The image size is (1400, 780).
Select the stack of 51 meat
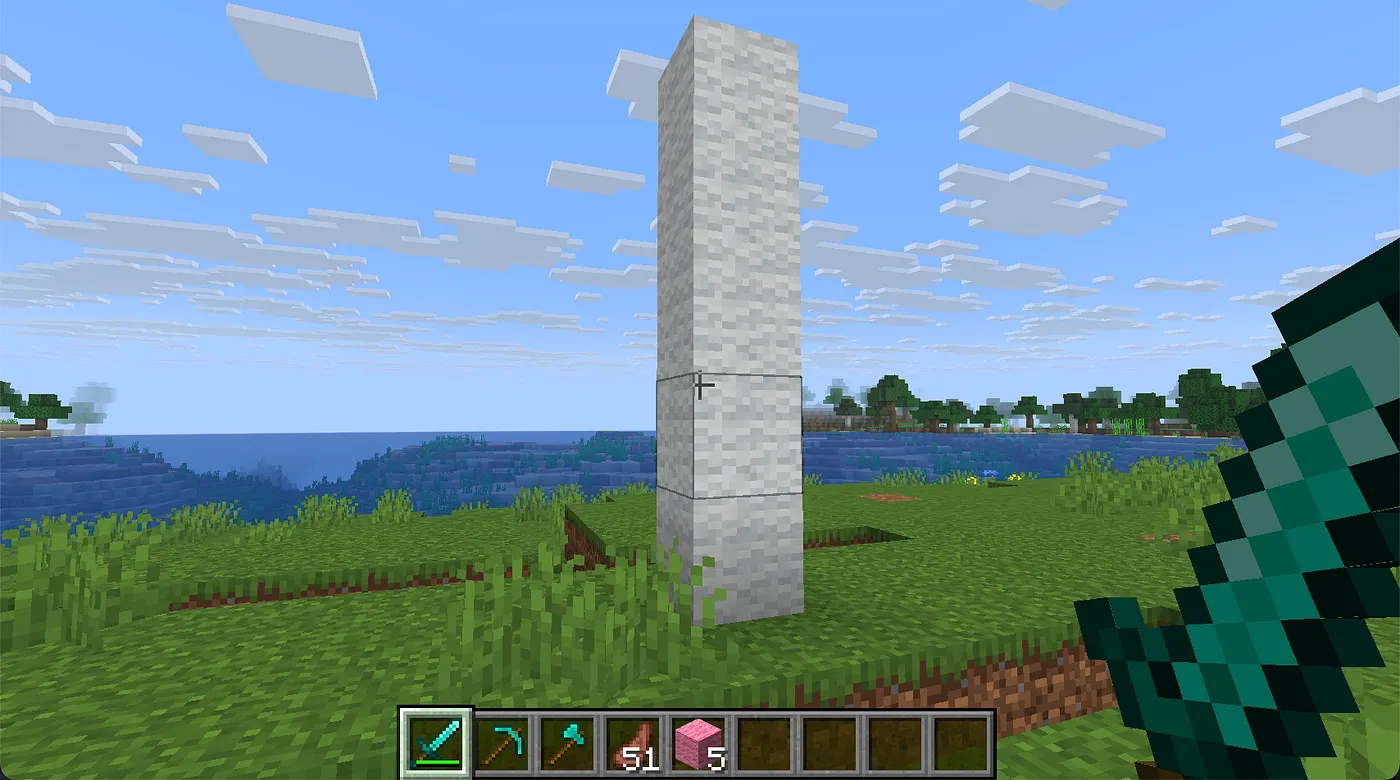point(633,744)
